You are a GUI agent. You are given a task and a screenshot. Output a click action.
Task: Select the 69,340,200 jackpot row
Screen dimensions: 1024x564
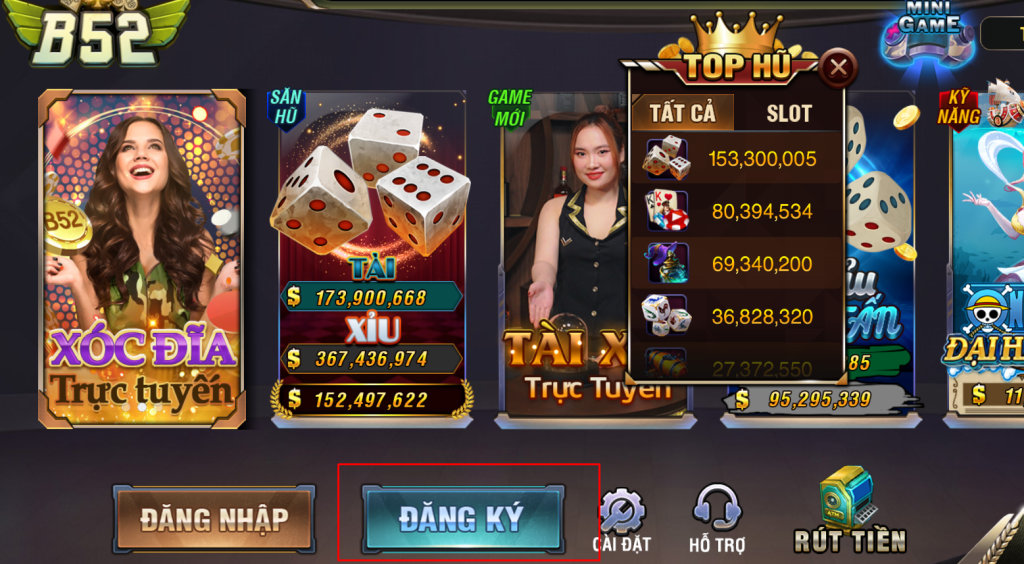tap(737, 264)
